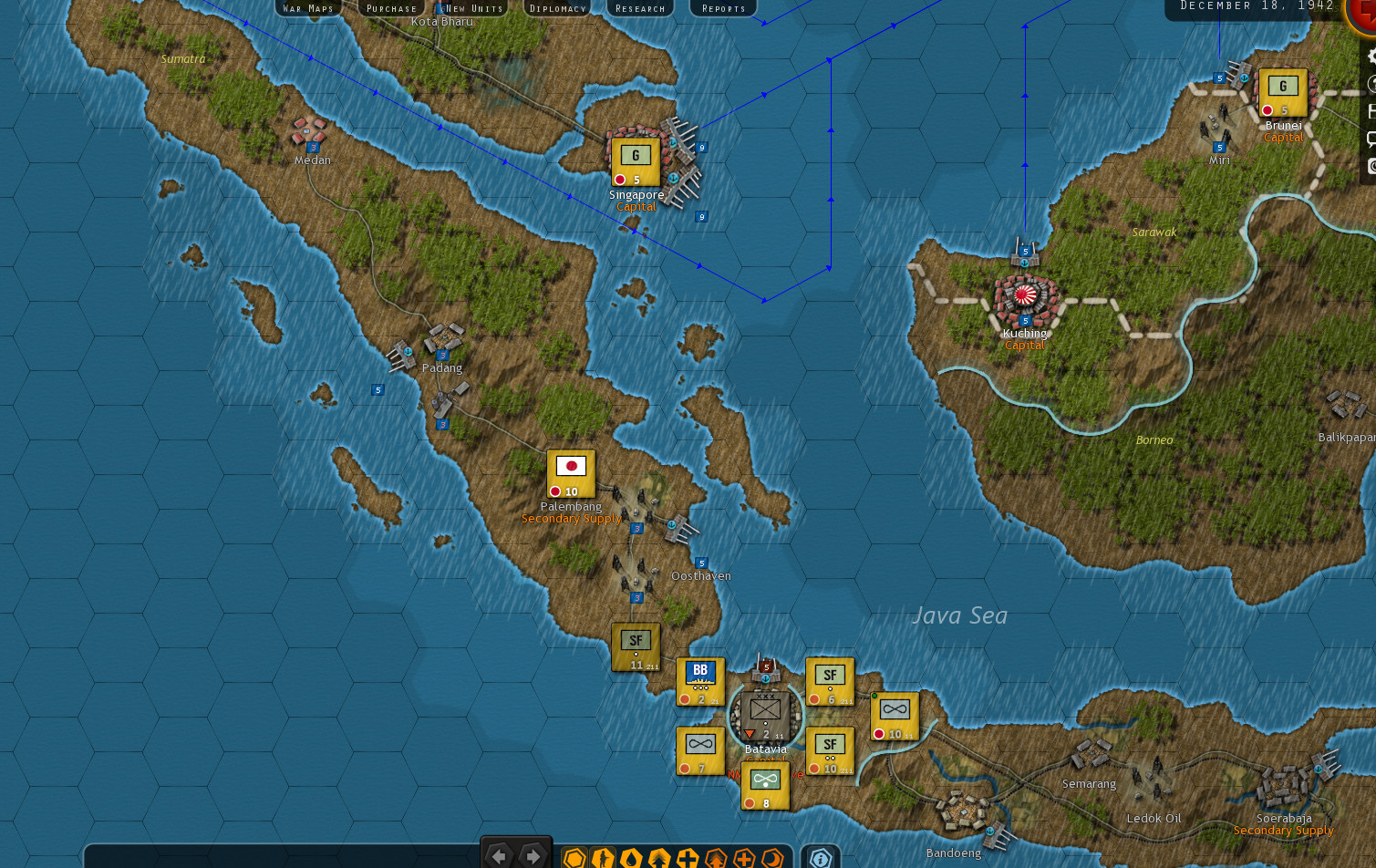Open the Reports menu
The width and height of the screenshot is (1376, 868).
[722, 8]
